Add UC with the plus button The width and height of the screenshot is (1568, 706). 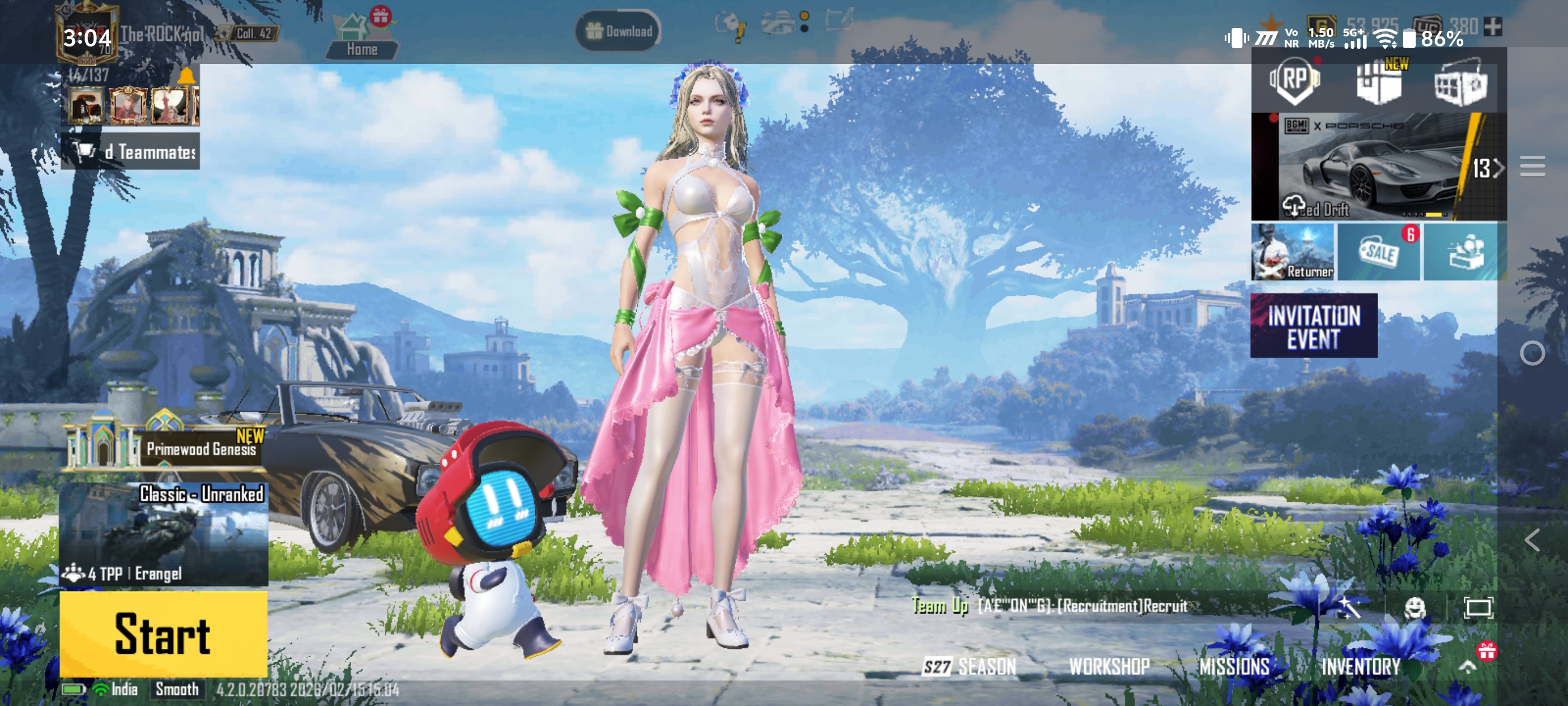[1492, 26]
